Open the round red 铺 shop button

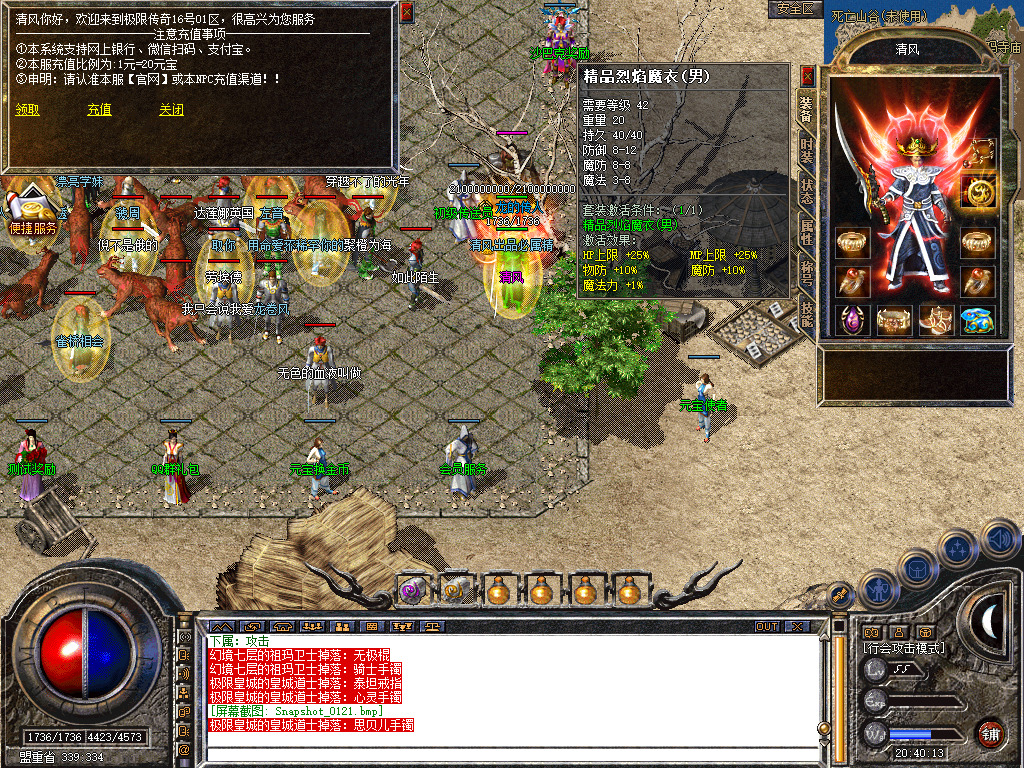[989, 733]
